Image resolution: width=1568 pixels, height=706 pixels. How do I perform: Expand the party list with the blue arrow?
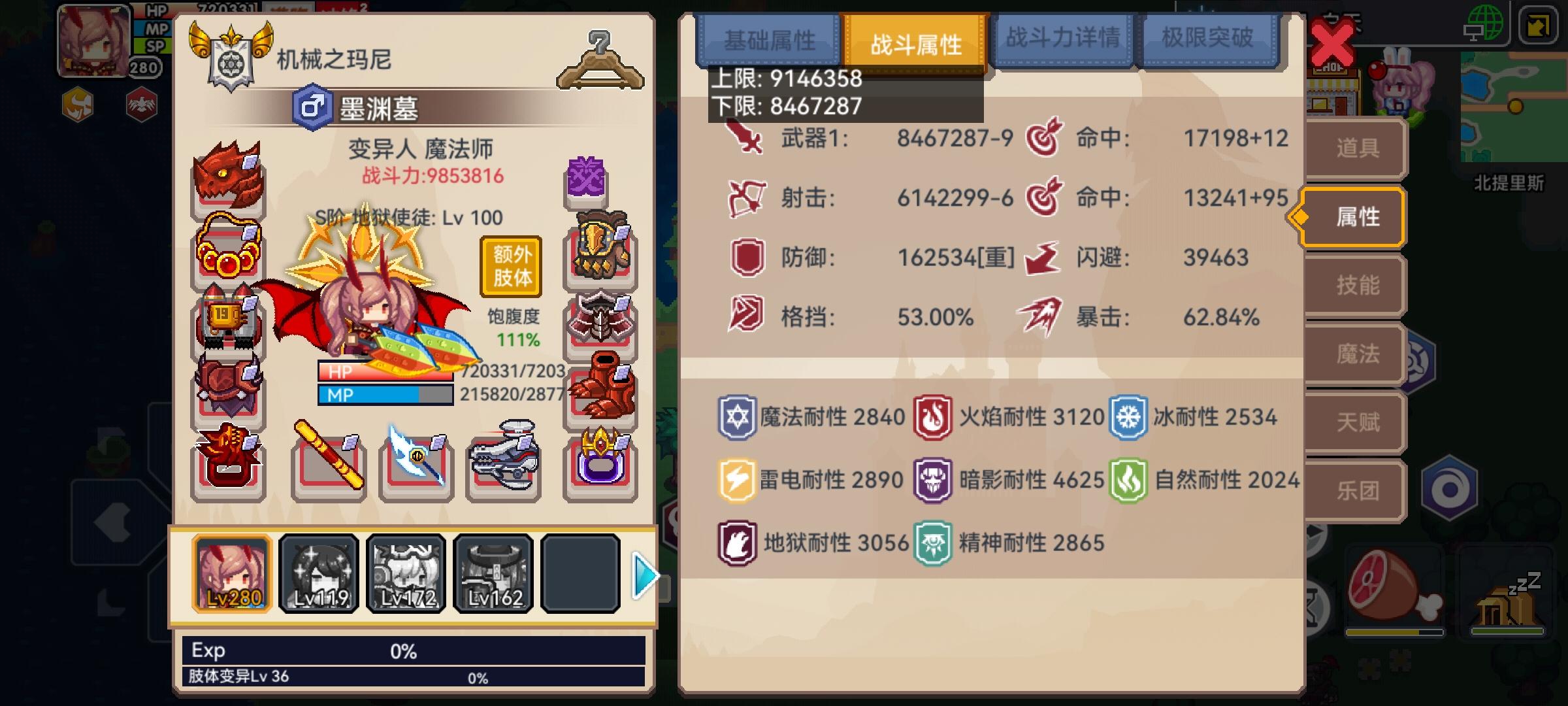[645, 574]
